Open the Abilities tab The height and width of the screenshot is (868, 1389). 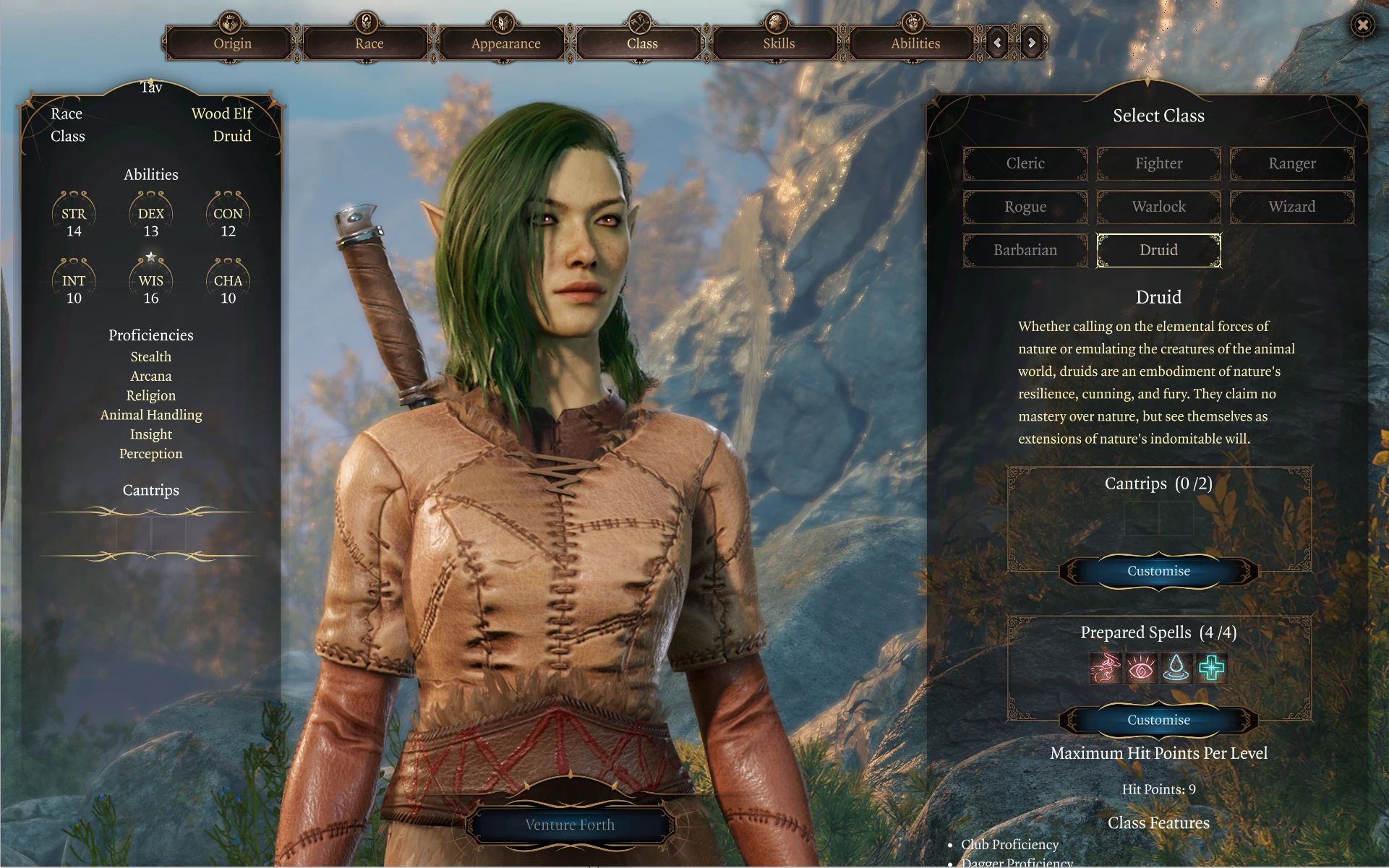click(x=915, y=43)
